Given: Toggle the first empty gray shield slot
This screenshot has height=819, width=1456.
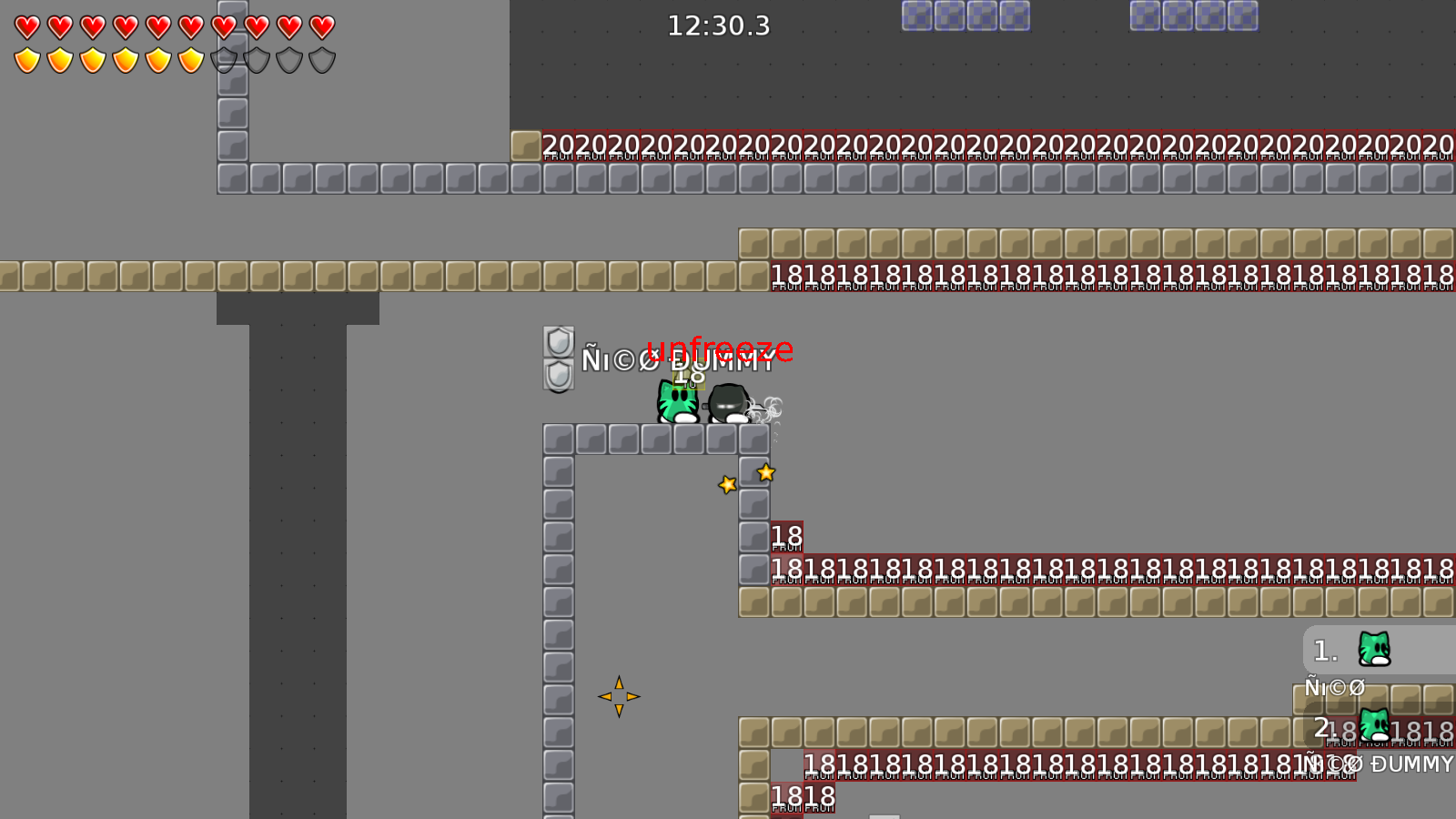Looking at the screenshot, I should (x=225, y=60).
